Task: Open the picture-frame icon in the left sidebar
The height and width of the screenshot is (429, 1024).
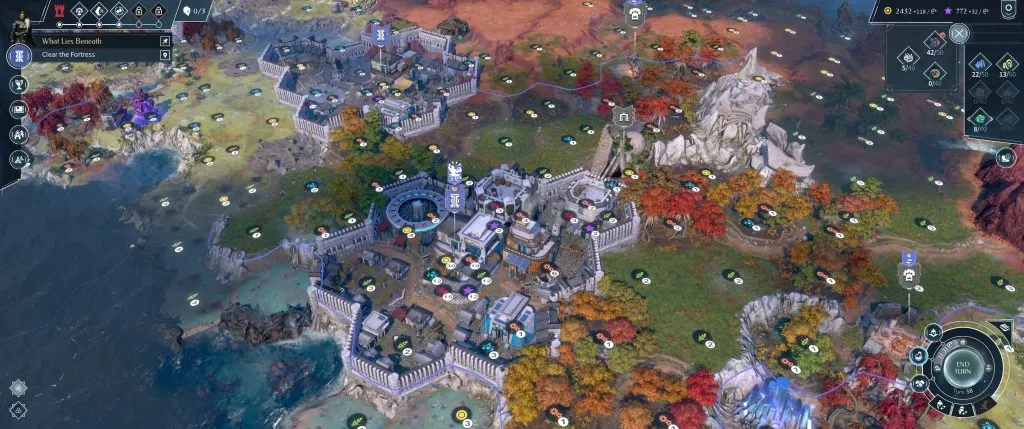Action: 18,110
